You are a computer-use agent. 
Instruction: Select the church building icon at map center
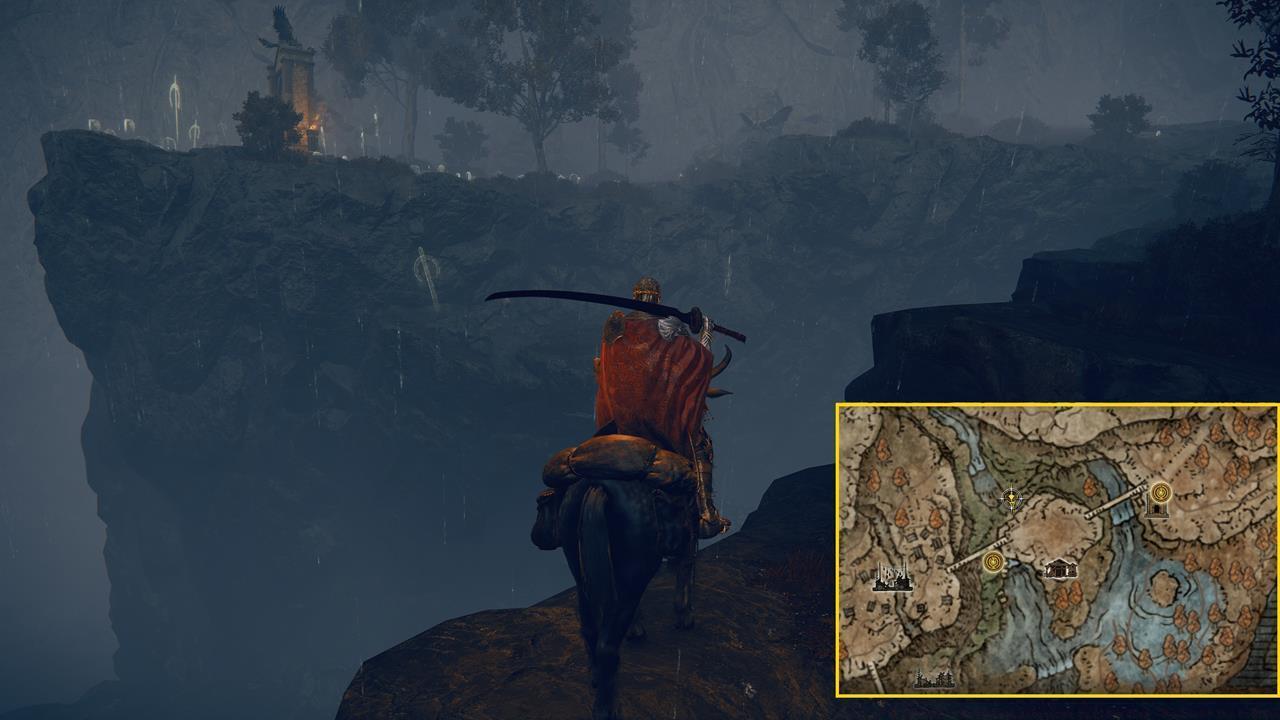(1061, 570)
